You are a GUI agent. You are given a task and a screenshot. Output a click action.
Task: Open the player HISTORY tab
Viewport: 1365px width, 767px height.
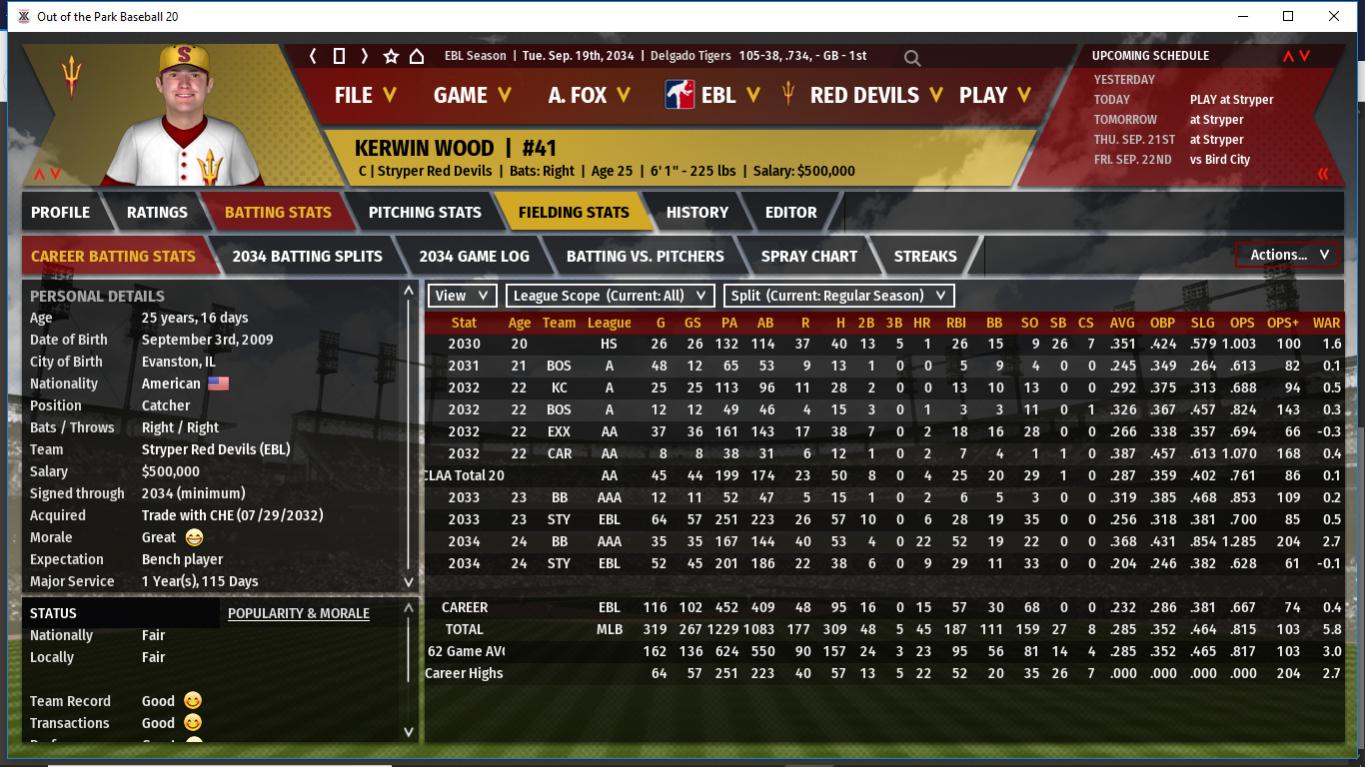(x=697, y=212)
